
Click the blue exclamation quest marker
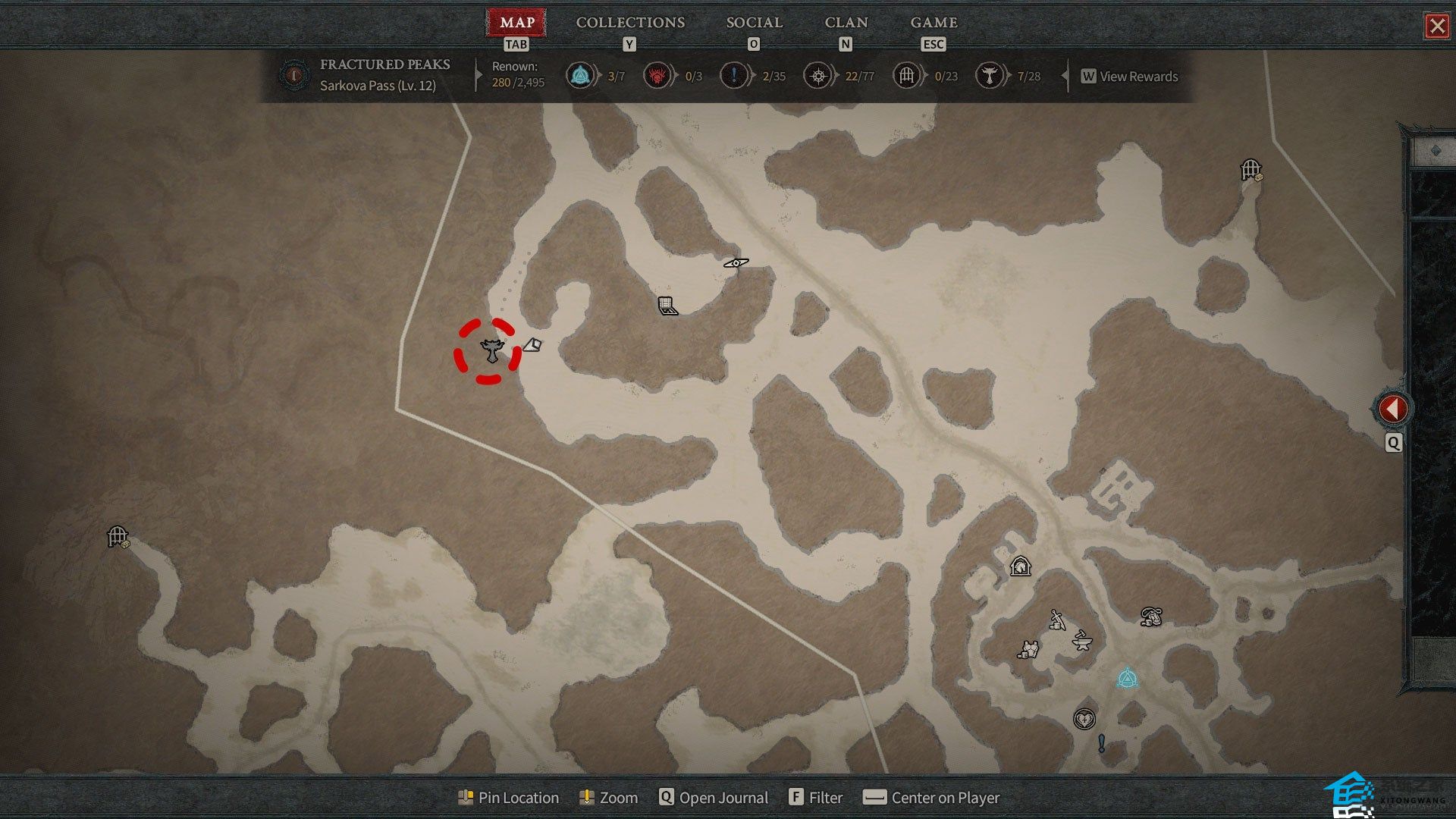pos(1101,743)
